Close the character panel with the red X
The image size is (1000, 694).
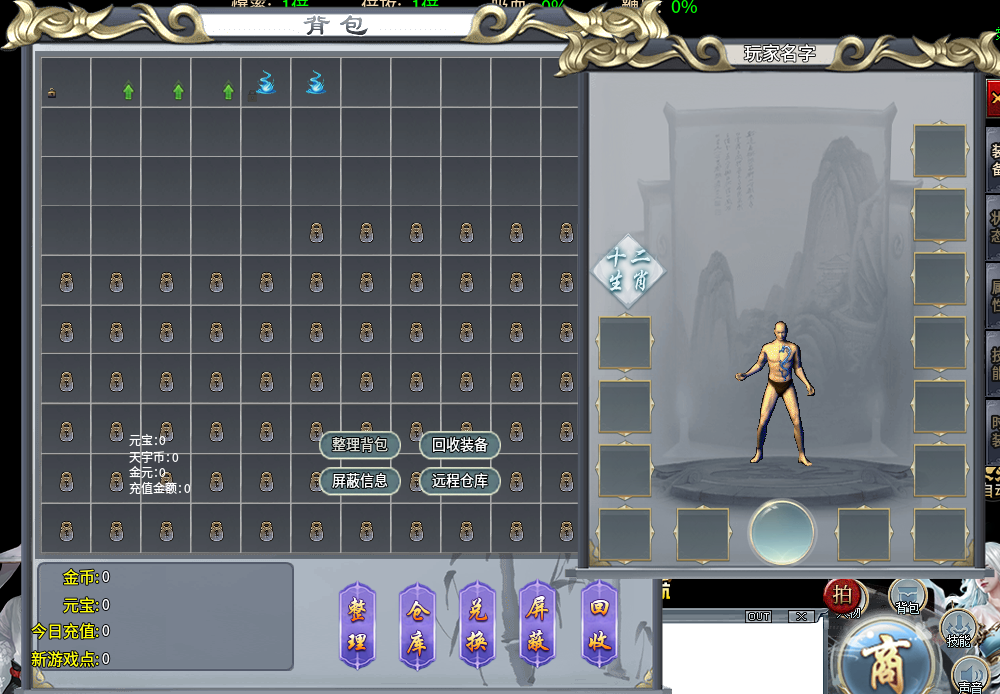point(993,99)
